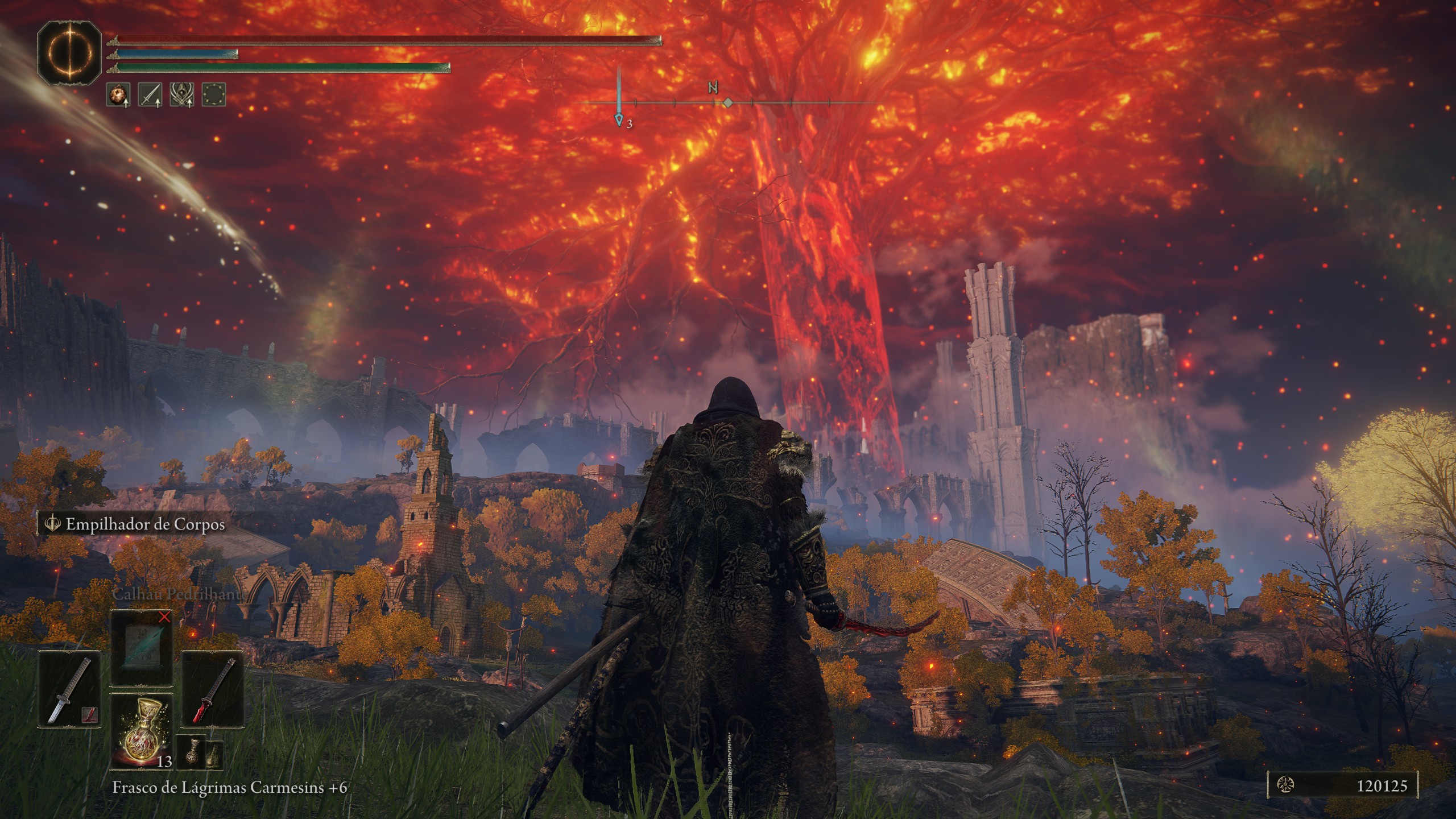Viewport: 1456px width, 819px height.
Task: Inspect the dotted ring status icon
Action: pyautogui.click(x=214, y=94)
